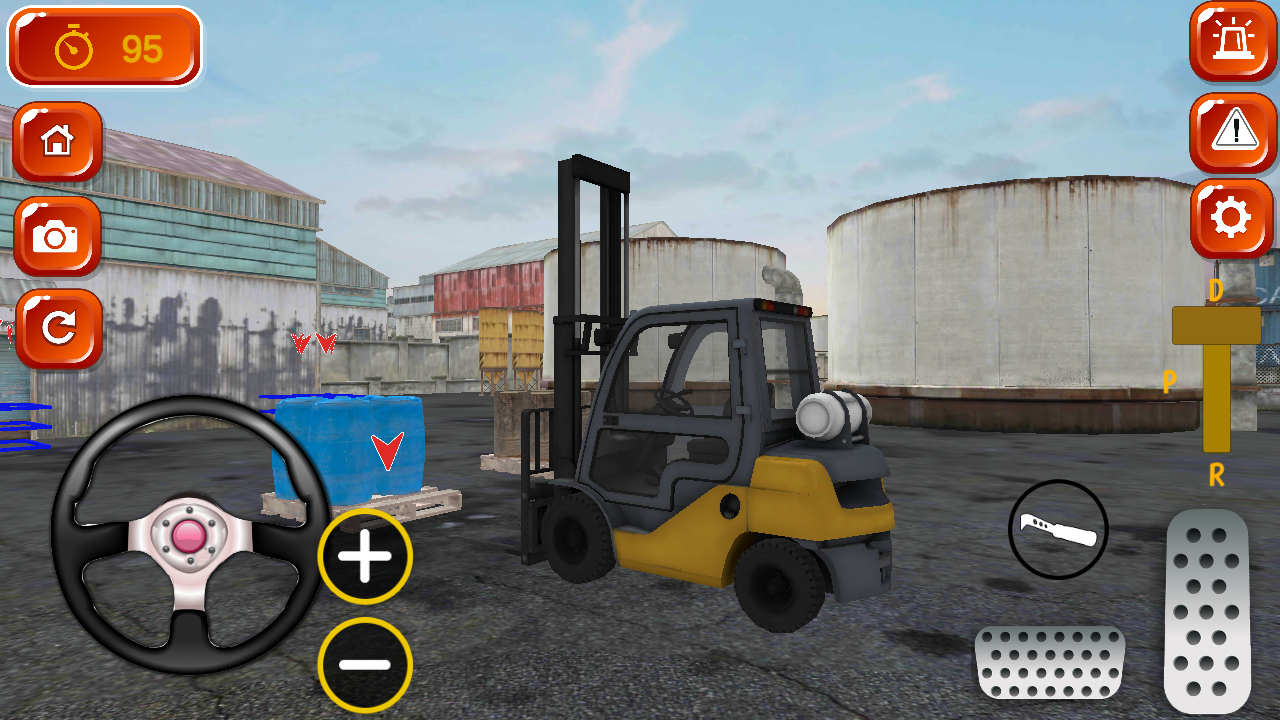Click the home button to exit level
Viewport: 1280px width, 720px height.
pos(57,141)
